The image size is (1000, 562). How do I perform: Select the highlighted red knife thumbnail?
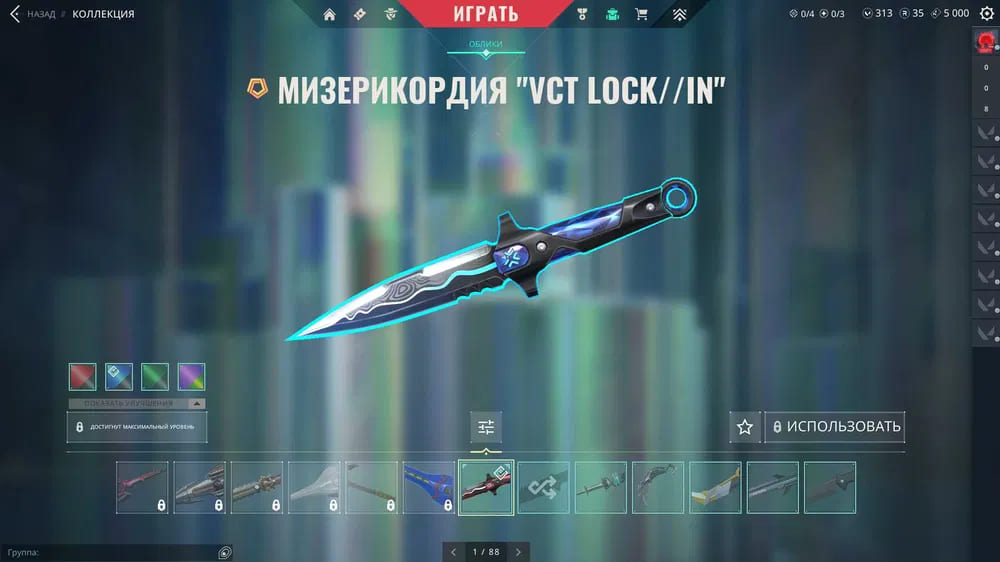[x=486, y=488]
